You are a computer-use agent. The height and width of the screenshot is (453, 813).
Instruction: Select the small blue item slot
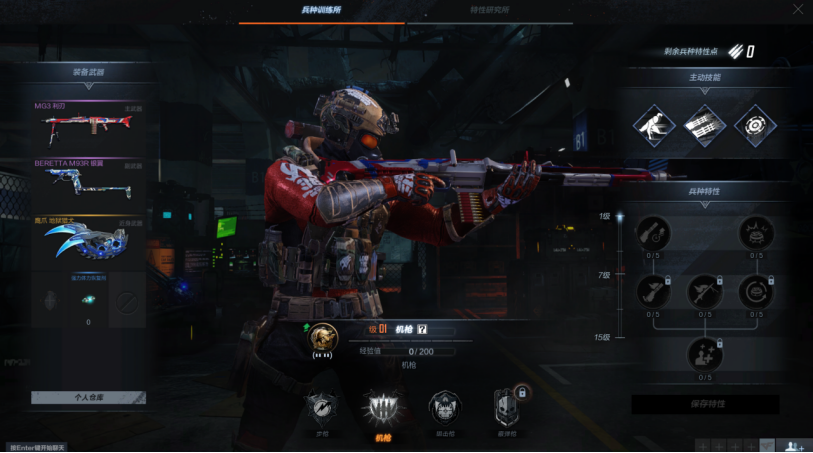(88, 300)
